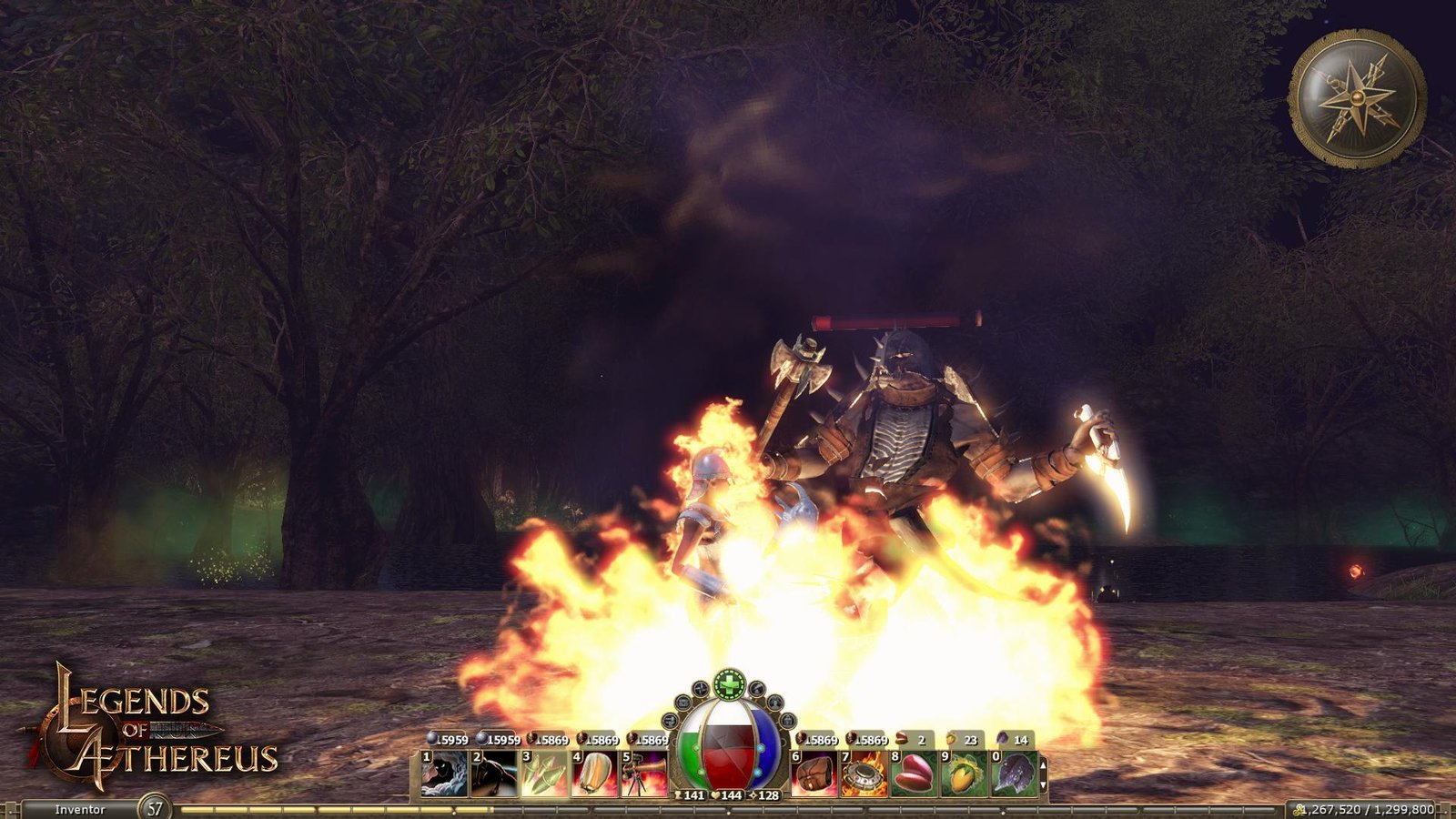Use the leather satchel item in slot 6
Image resolution: width=1456 pixels, height=819 pixels.
814,774
